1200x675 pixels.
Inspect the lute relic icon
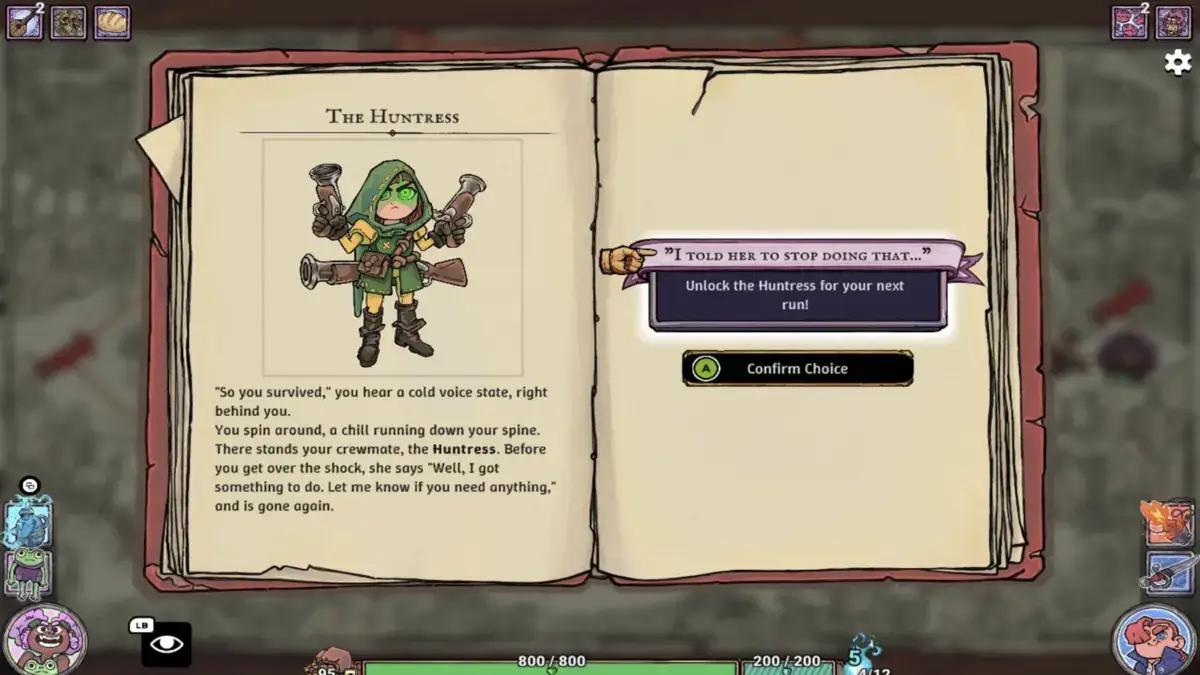point(24,22)
